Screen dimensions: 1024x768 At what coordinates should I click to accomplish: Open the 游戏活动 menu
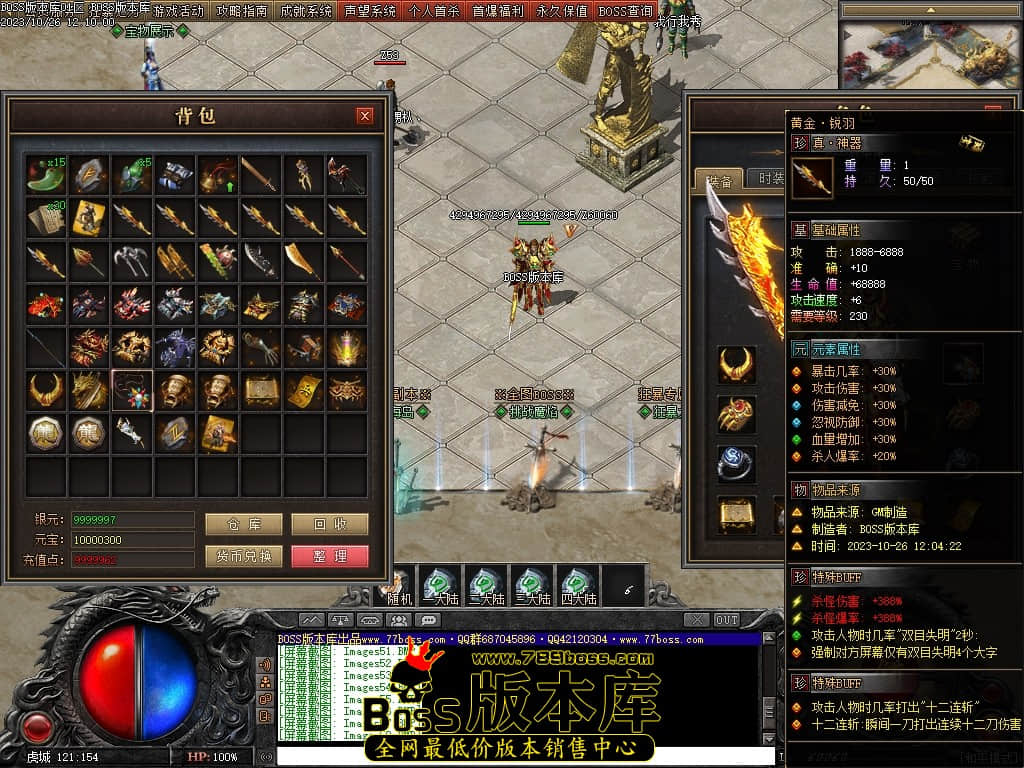[179, 11]
